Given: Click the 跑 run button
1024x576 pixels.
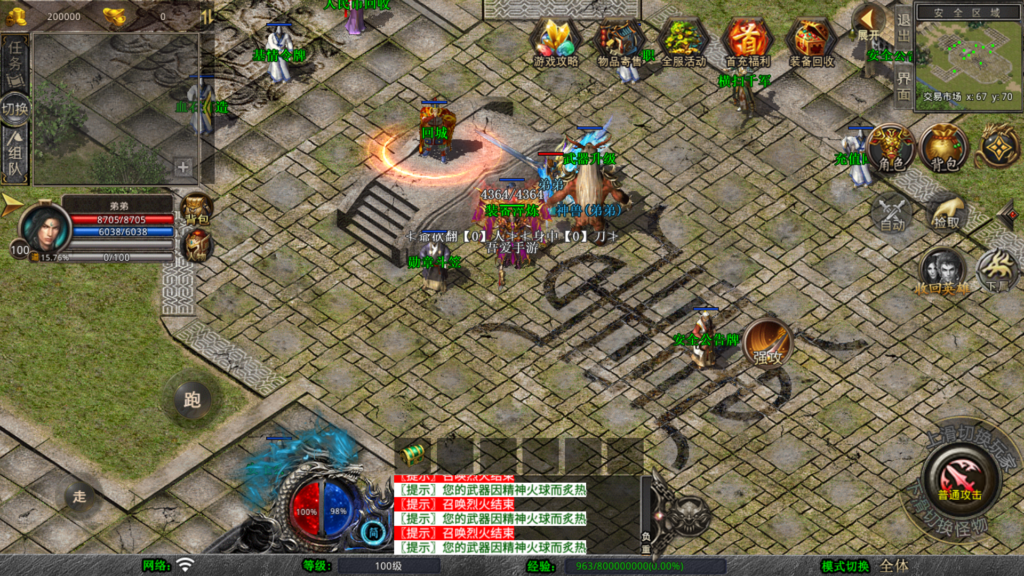Looking at the screenshot, I should (192, 400).
